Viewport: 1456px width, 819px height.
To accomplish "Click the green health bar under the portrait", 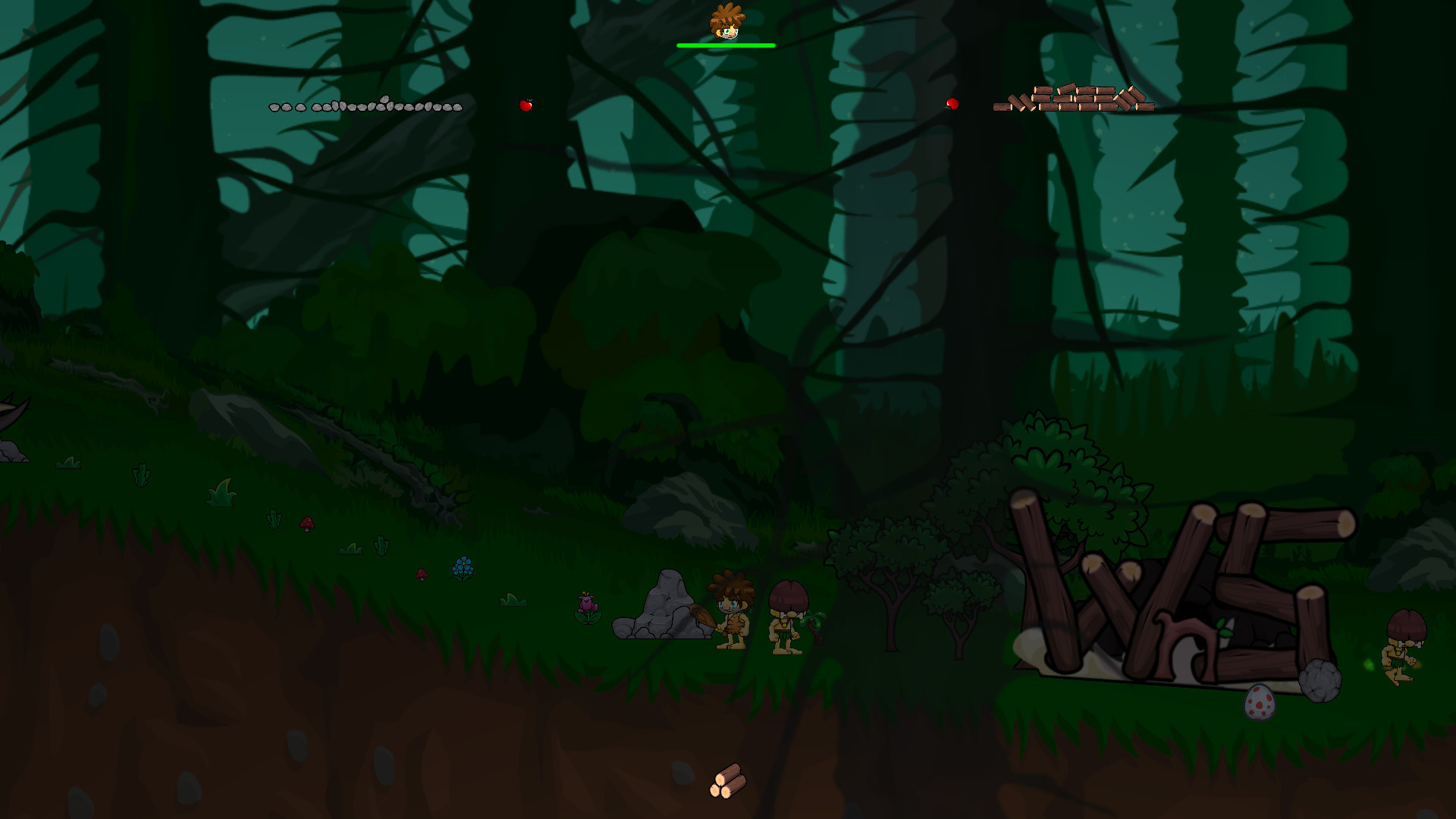I will click(x=726, y=46).
